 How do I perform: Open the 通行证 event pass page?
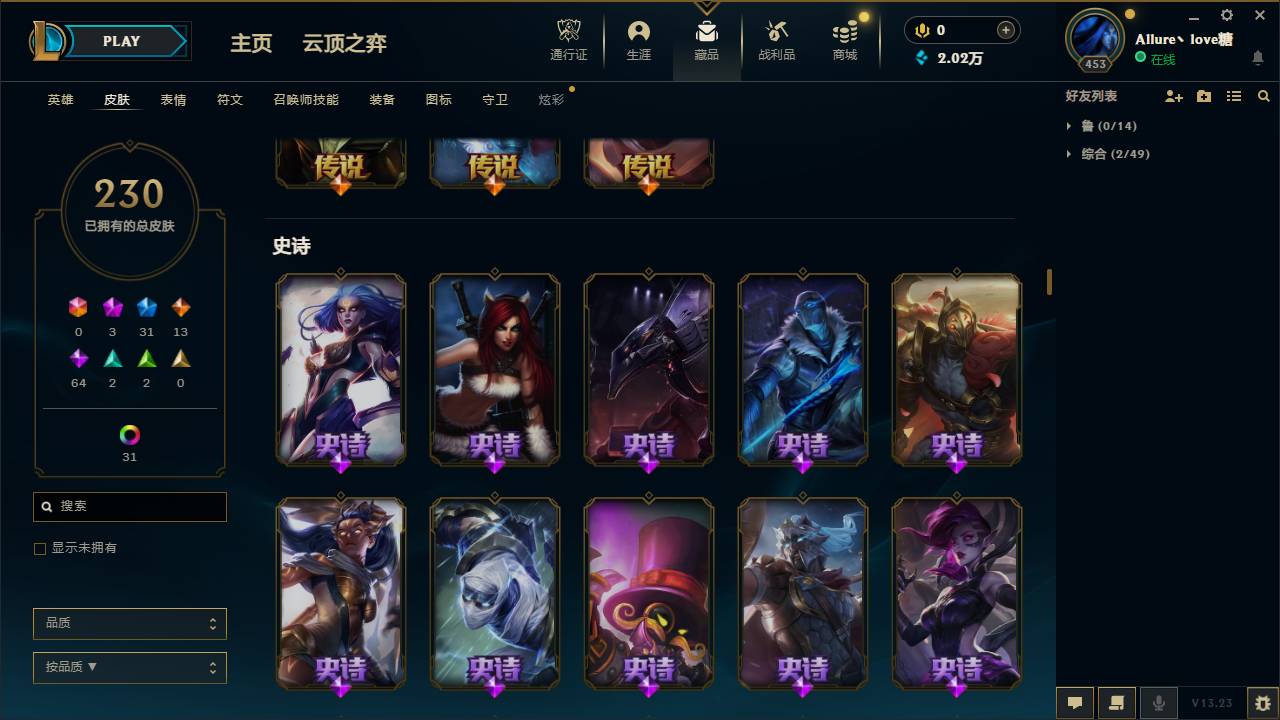(568, 40)
